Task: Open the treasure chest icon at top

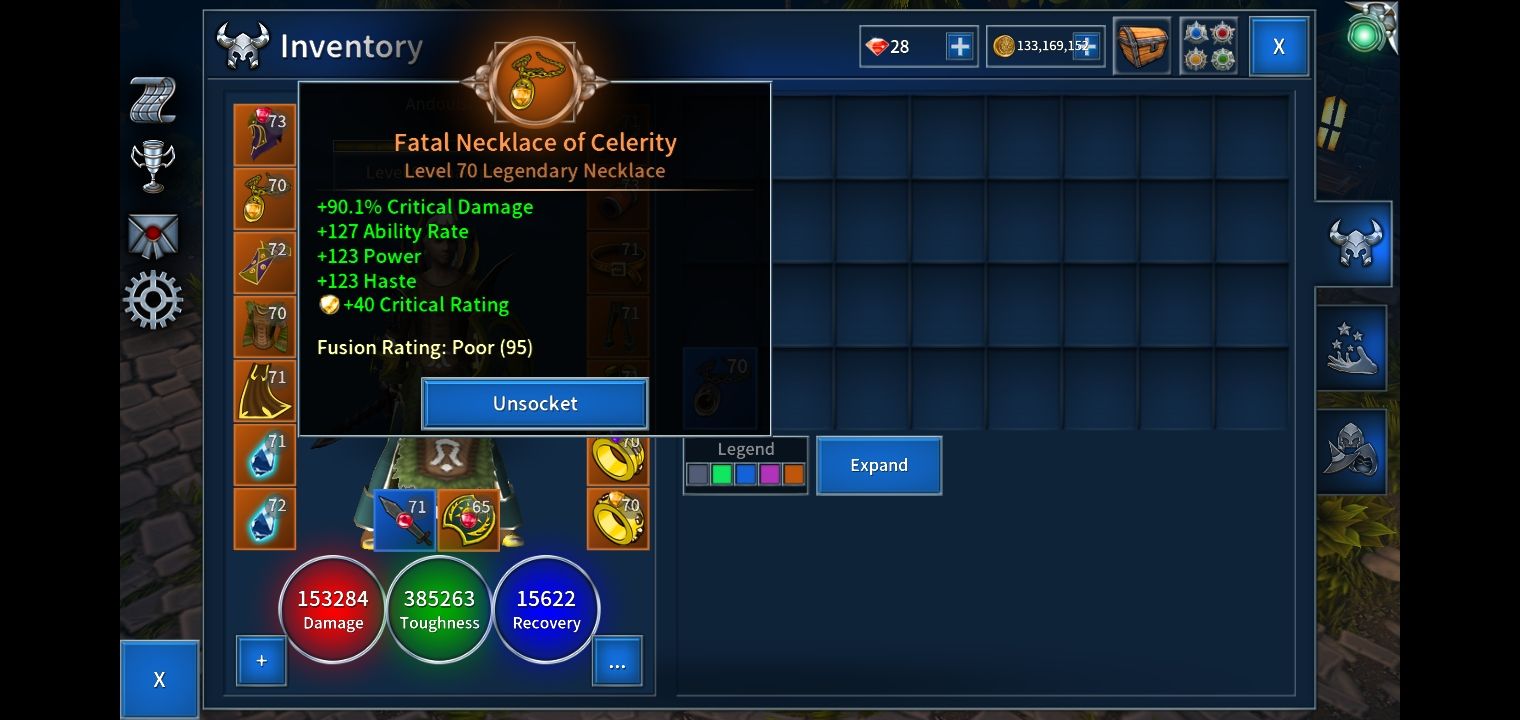Action: tap(1141, 46)
